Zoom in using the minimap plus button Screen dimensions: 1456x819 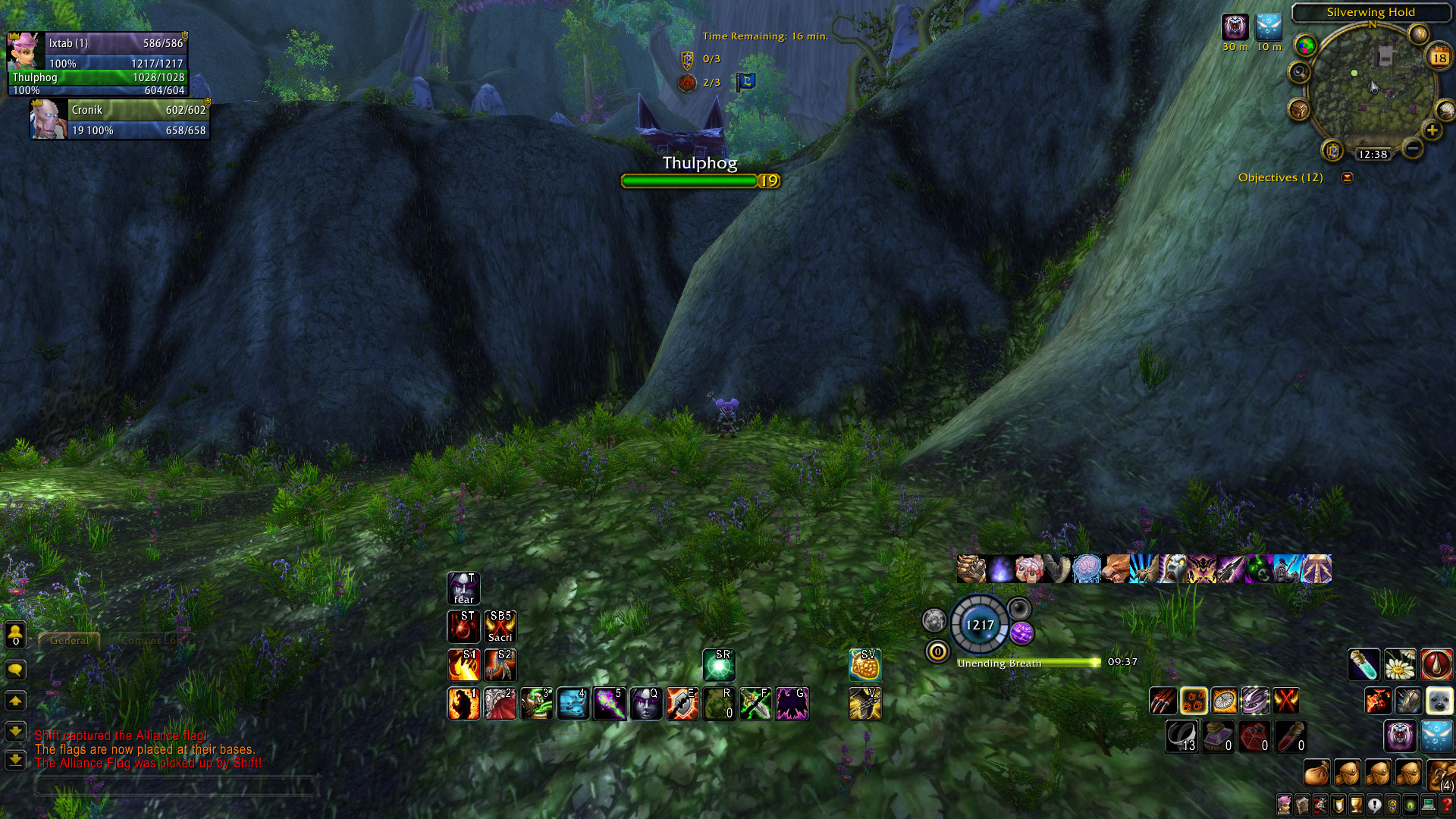coord(1431,130)
